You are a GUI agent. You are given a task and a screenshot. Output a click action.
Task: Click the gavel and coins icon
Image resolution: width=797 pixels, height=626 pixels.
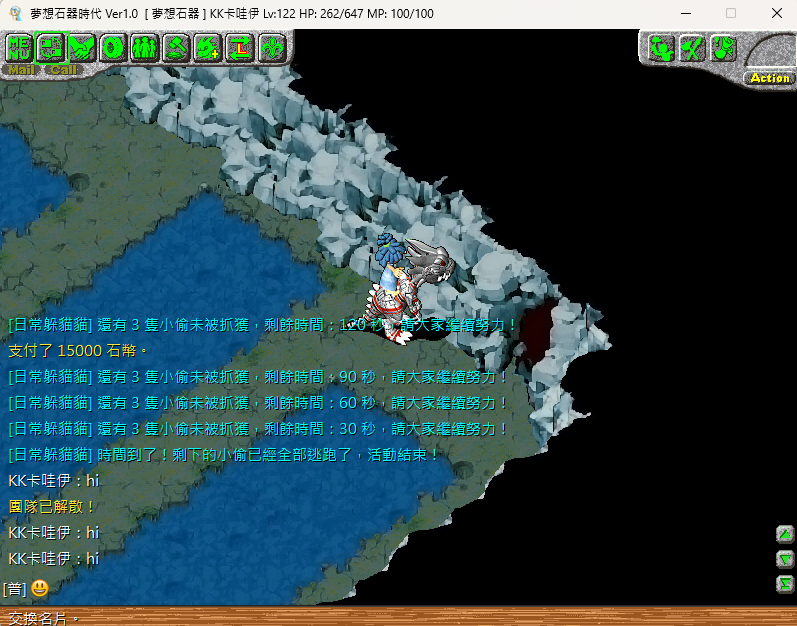click(x=176, y=47)
